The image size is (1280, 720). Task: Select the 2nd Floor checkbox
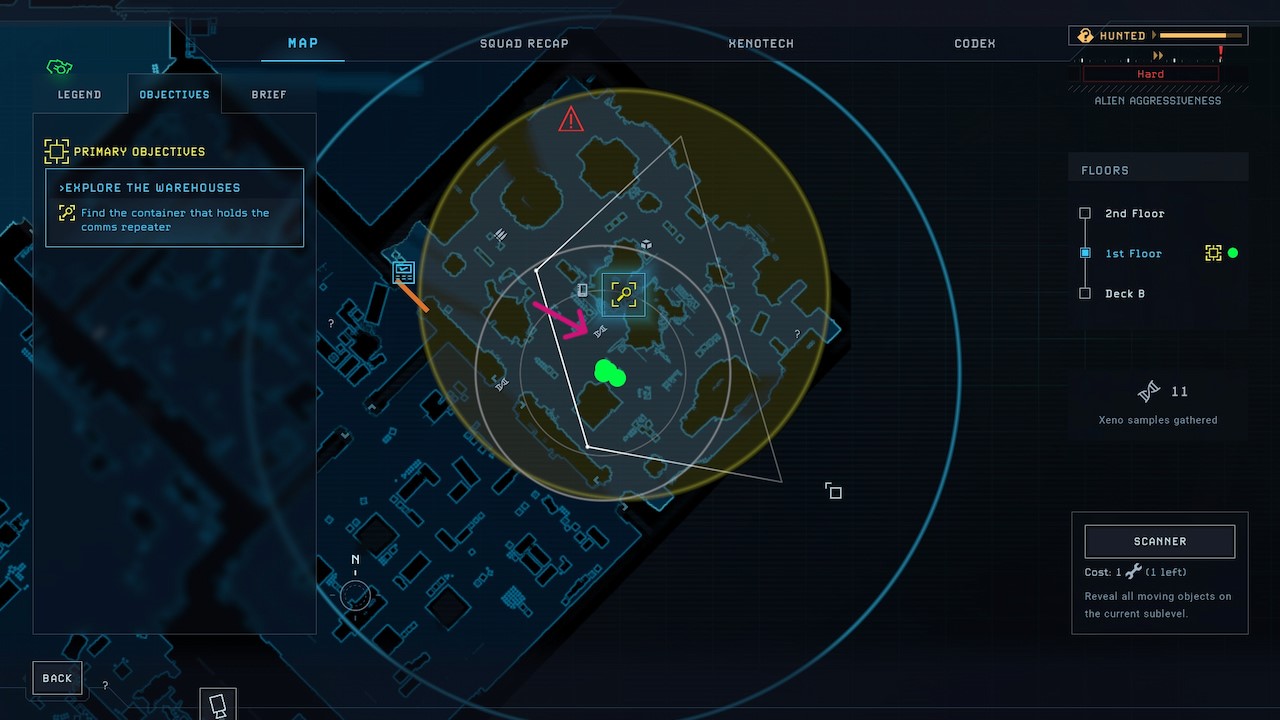point(1085,213)
